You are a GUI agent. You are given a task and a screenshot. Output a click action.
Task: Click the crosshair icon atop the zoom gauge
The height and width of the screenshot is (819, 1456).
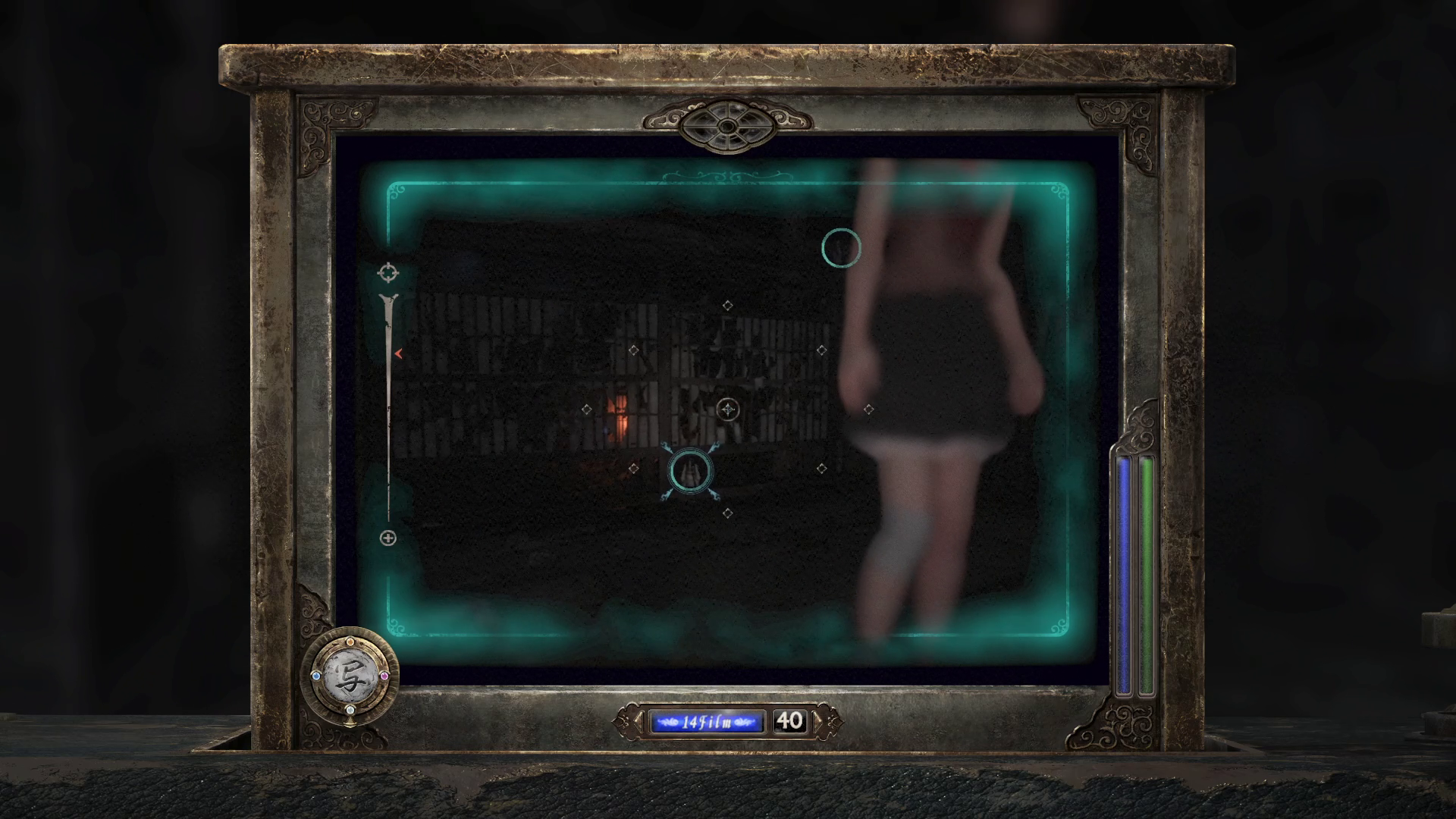(388, 272)
